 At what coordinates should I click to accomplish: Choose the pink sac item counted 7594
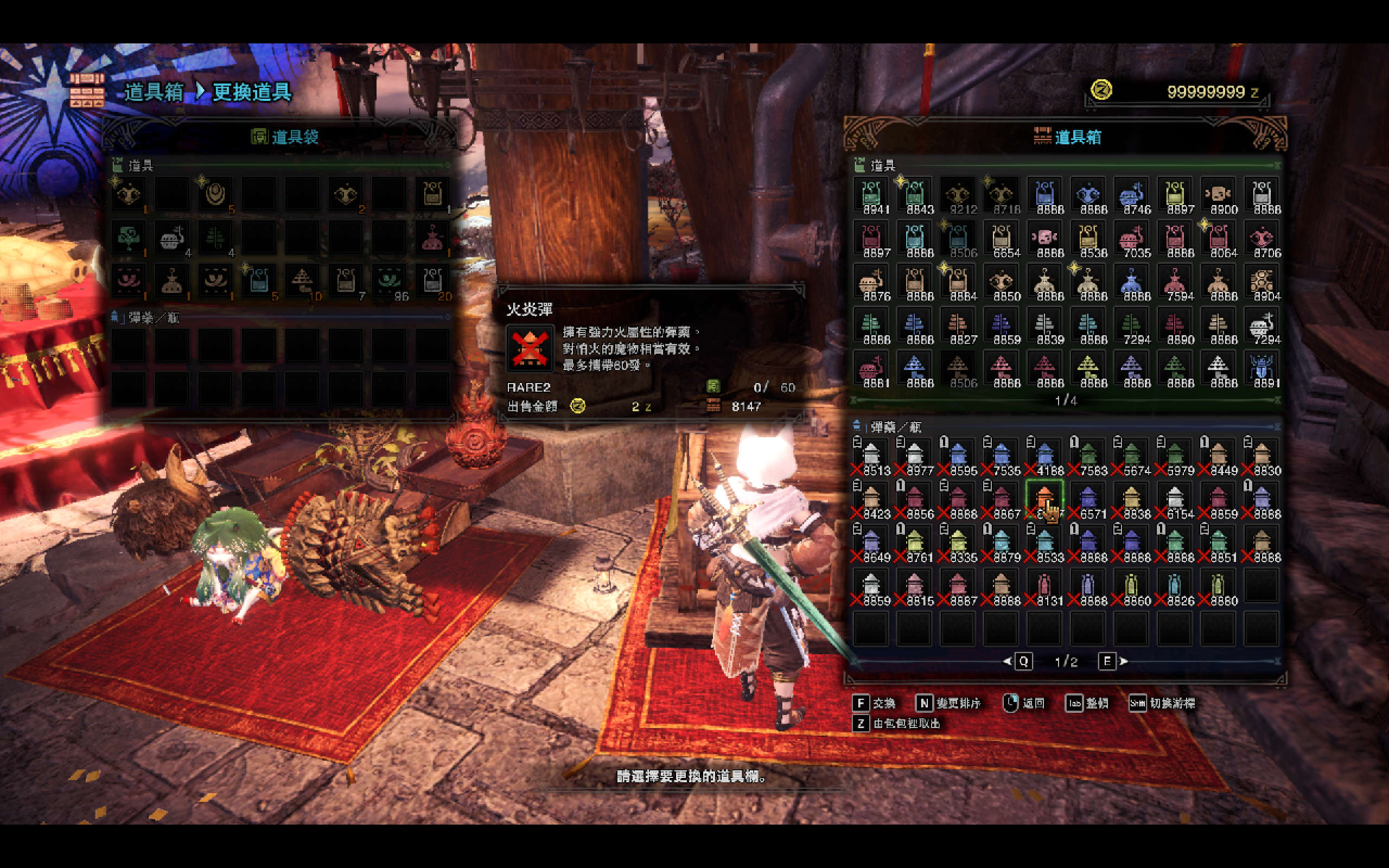(x=1175, y=282)
